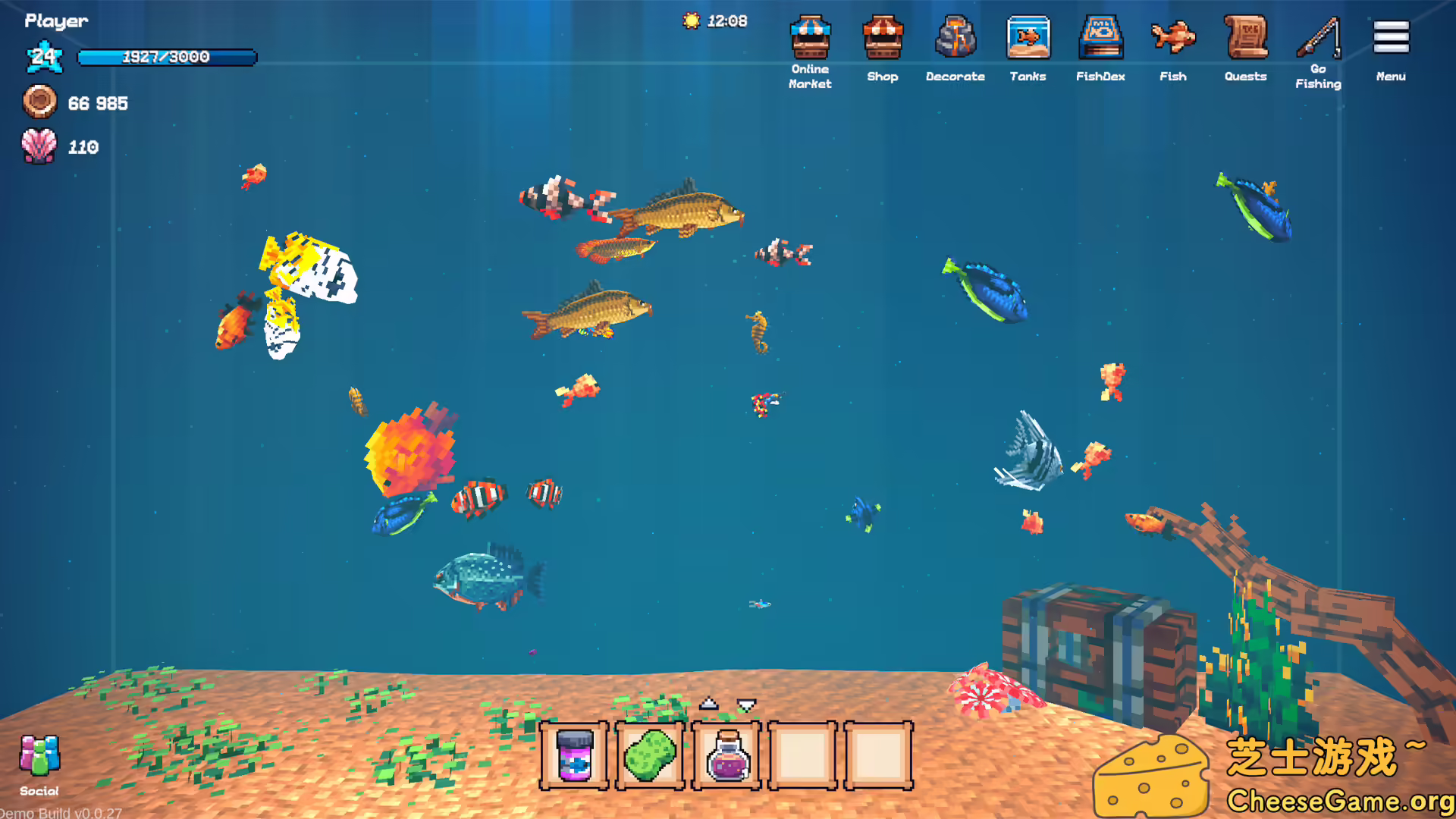Click the shell currency icon
Viewport: 1456px width, 819px height.
click(x=39, y=146)
